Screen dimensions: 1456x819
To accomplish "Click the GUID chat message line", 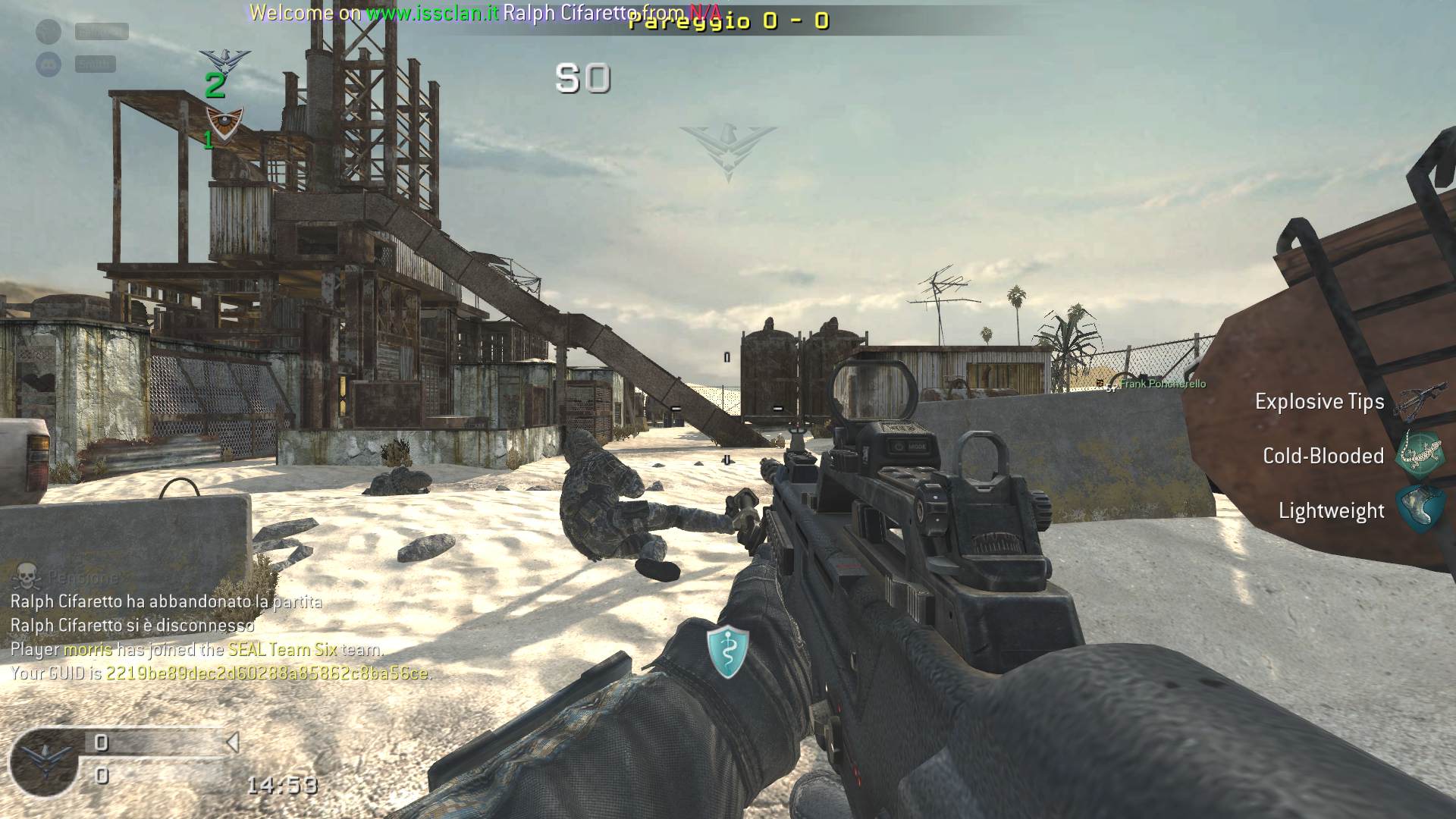I will (x=220, y=673).
